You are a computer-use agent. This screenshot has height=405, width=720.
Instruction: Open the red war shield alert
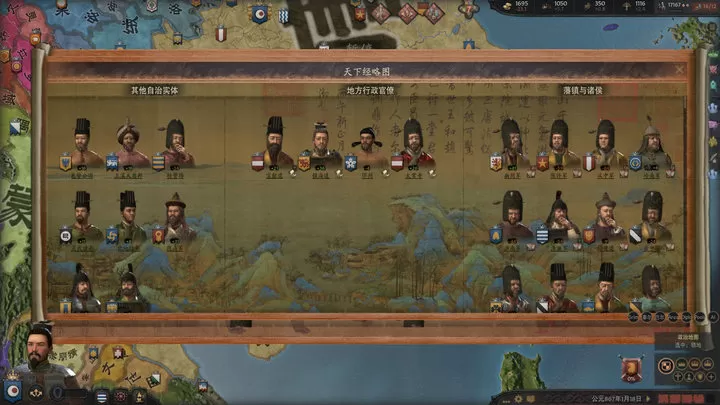(x=630, y=371)
